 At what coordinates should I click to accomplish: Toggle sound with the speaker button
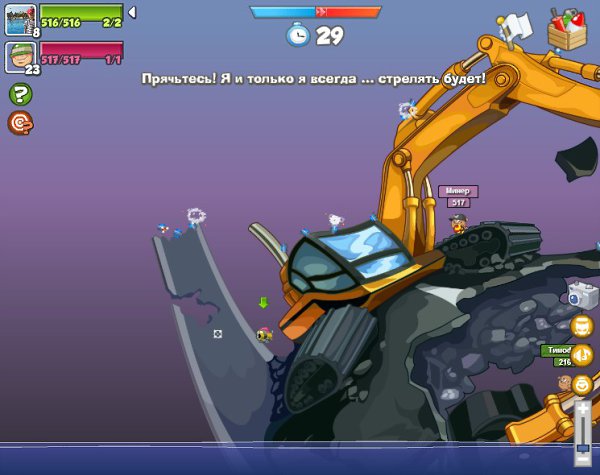click(x=581, y=355)
